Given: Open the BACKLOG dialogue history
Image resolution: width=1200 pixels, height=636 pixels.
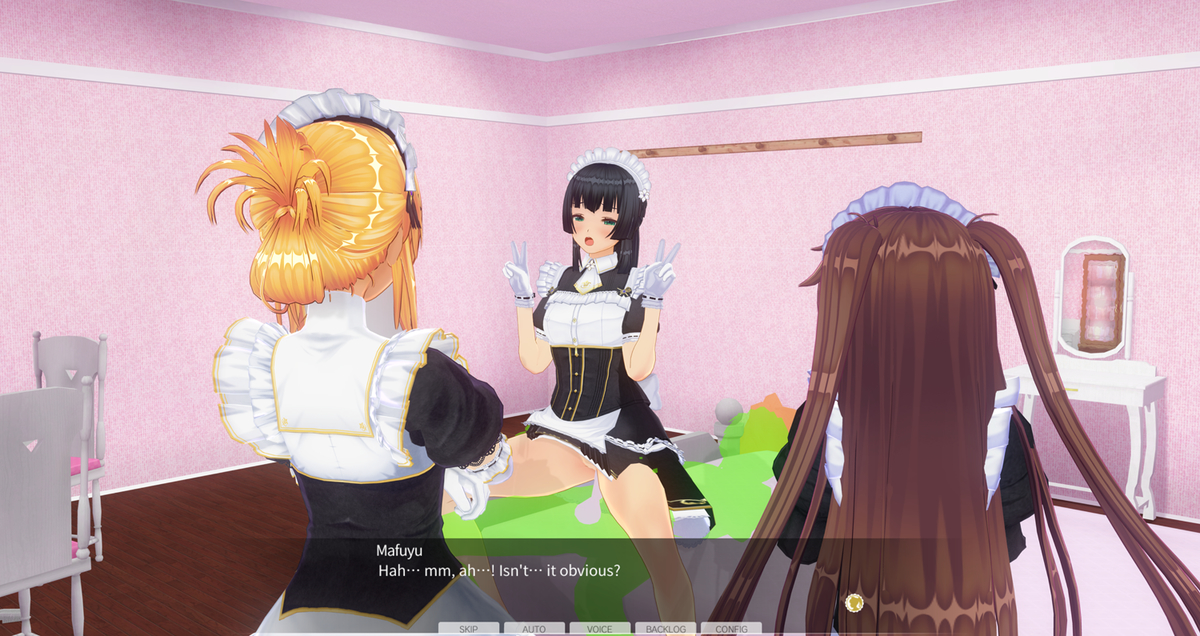Looking at the screenshot, I should pyautogui.click(x=665, y=629).
